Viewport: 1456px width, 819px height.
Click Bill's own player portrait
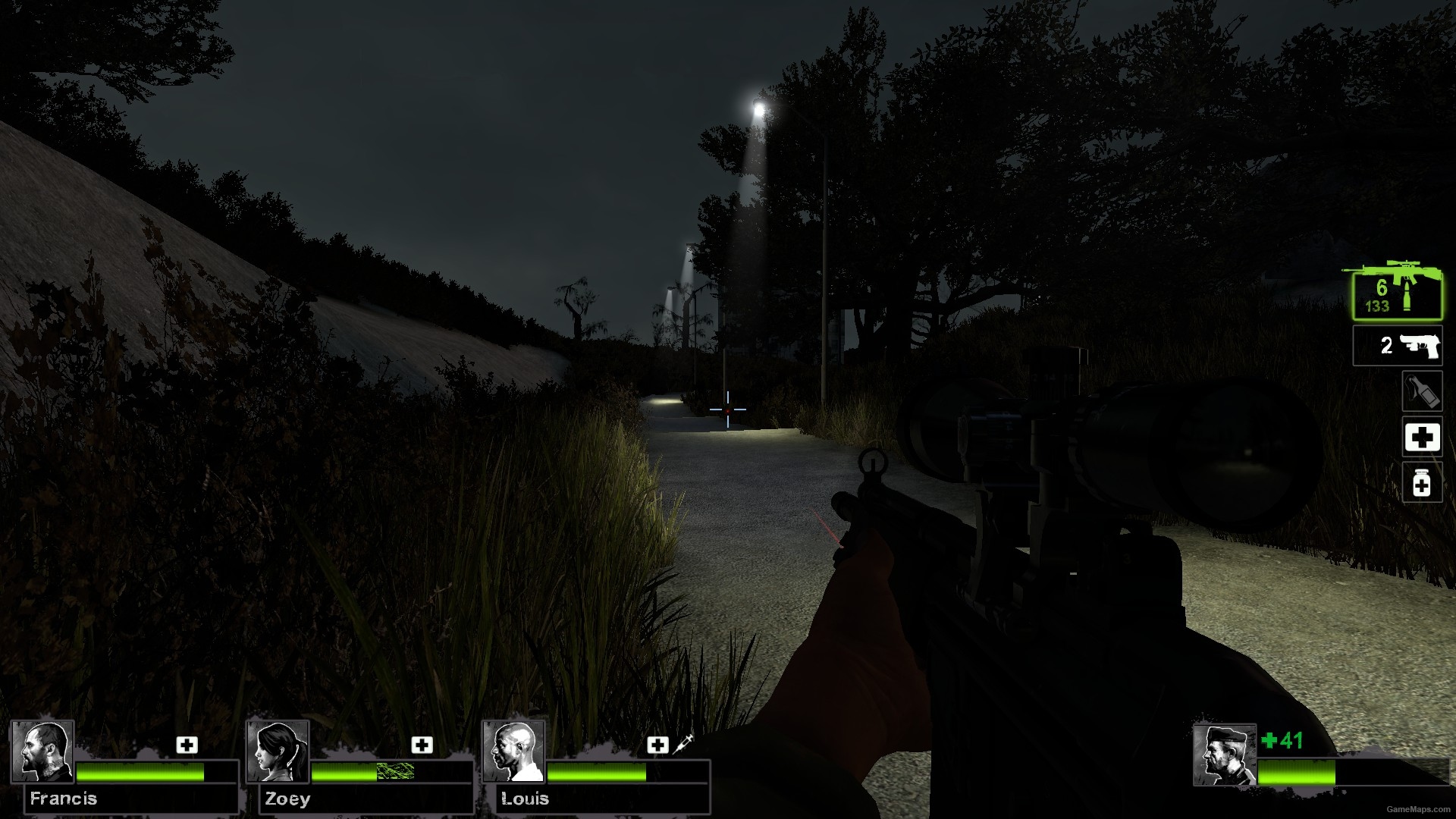[x=1223, y=755]
